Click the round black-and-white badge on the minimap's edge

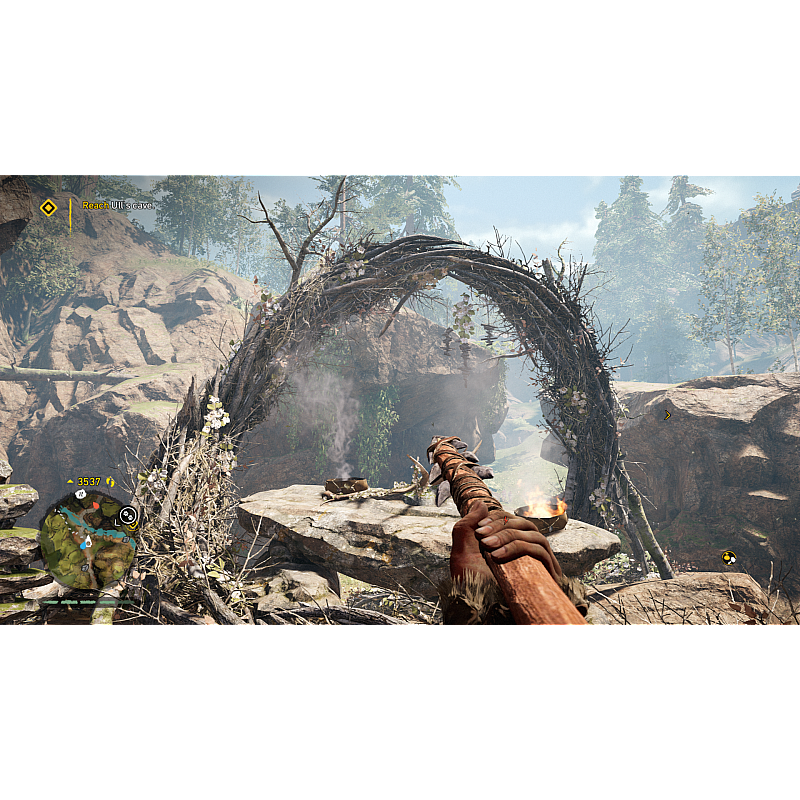[x=128, y=515]
